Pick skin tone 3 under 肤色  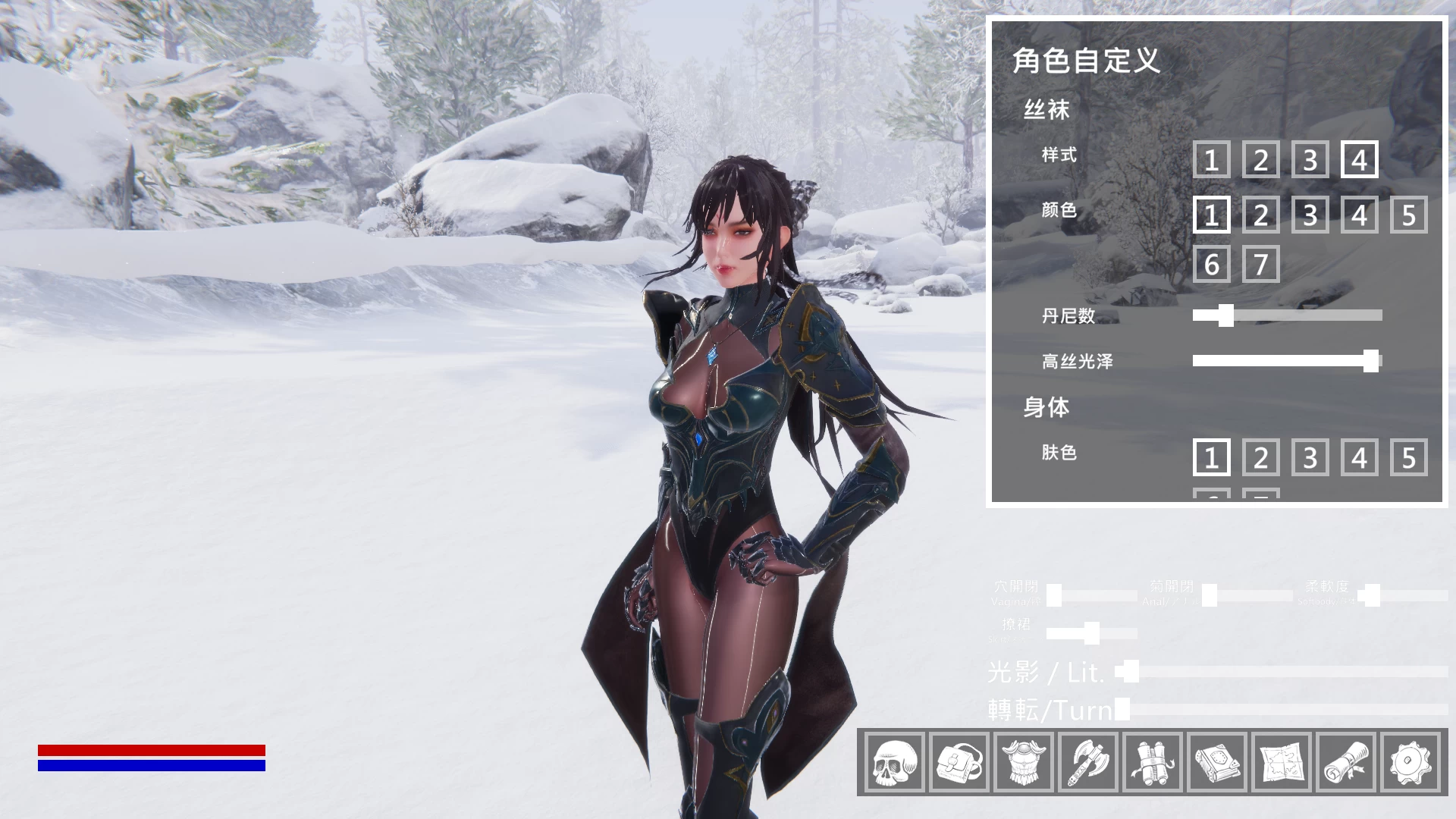click(1309, 458)
